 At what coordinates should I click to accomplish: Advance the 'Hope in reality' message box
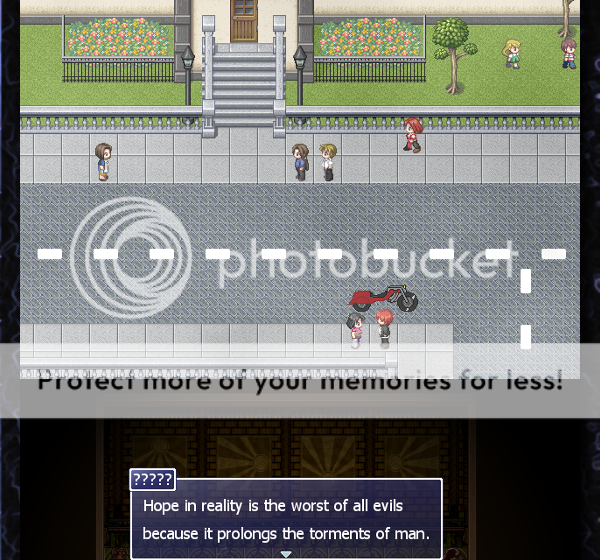(x=286, y=519)
